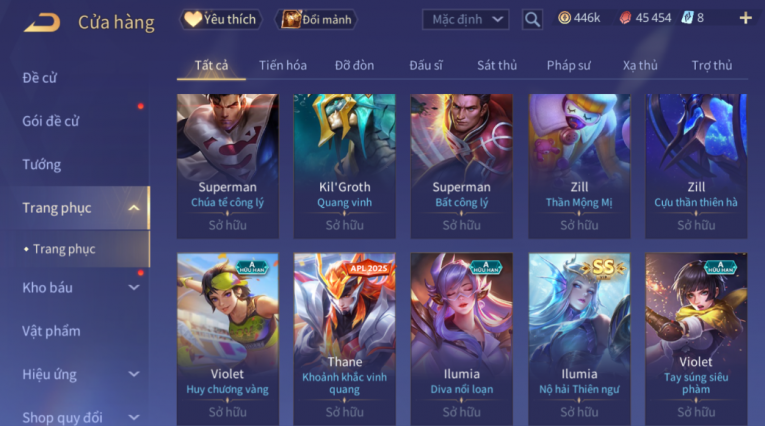Viewport: 765px width, 426px height.
Task: Filter by Sát thủ heroes
Action: tap(497, 65)
